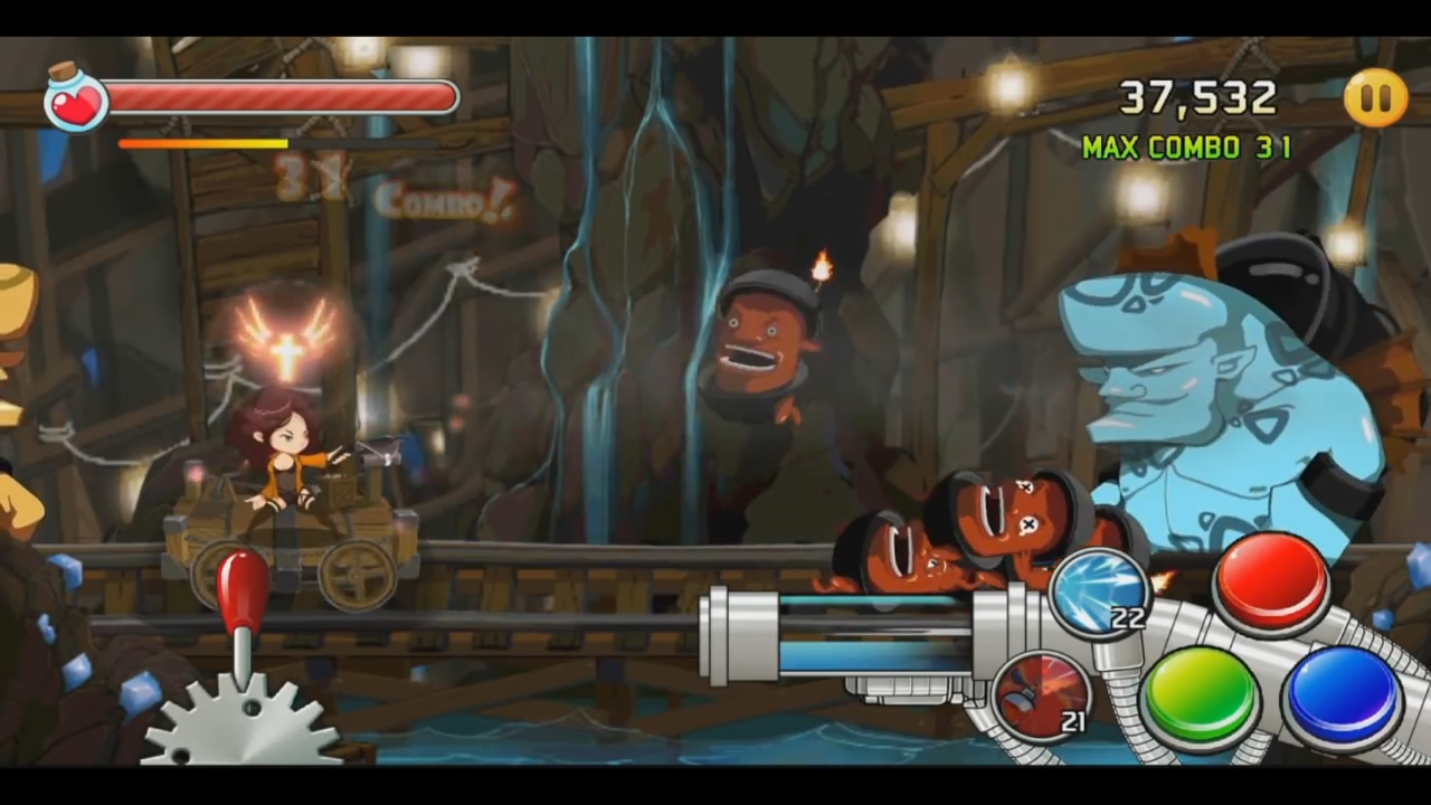Use the blue ice skill with 22 charges
Screen dimensions: 1431x805
pos(1099,592)
